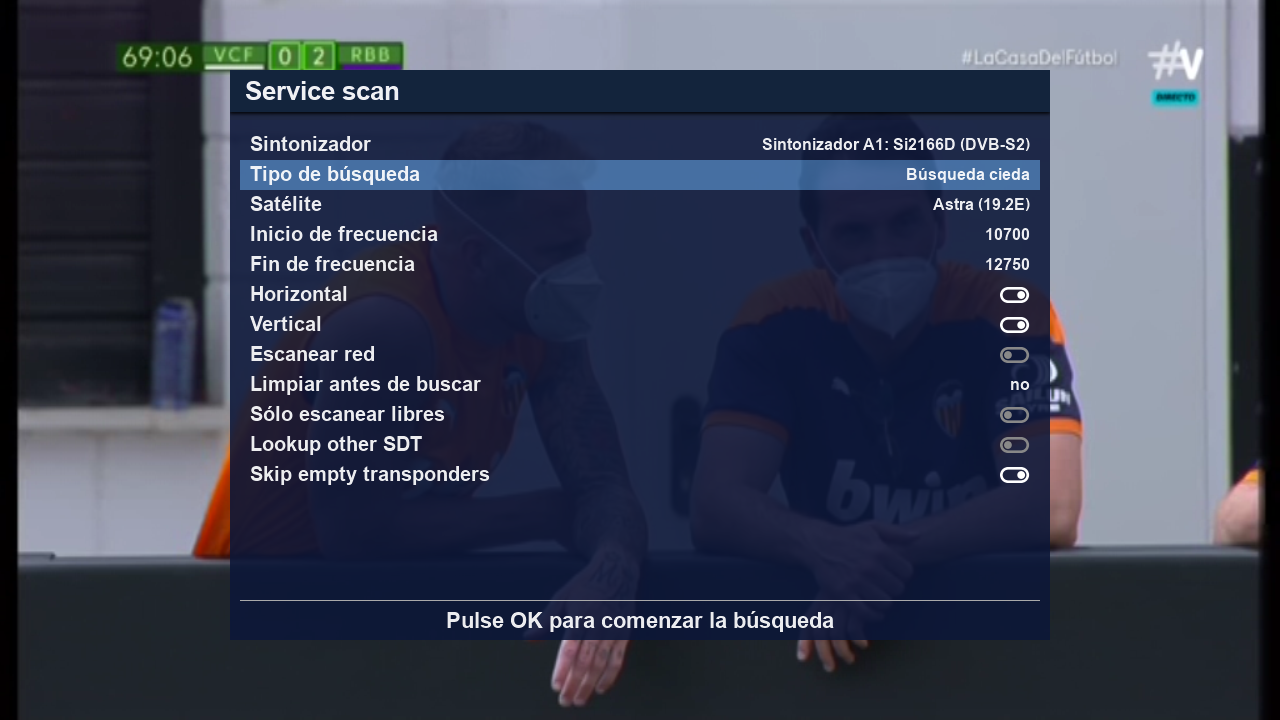Edit Fin de frecuencia value
The height and width of the screenshot is (720, 1280).
point(1006,265)
